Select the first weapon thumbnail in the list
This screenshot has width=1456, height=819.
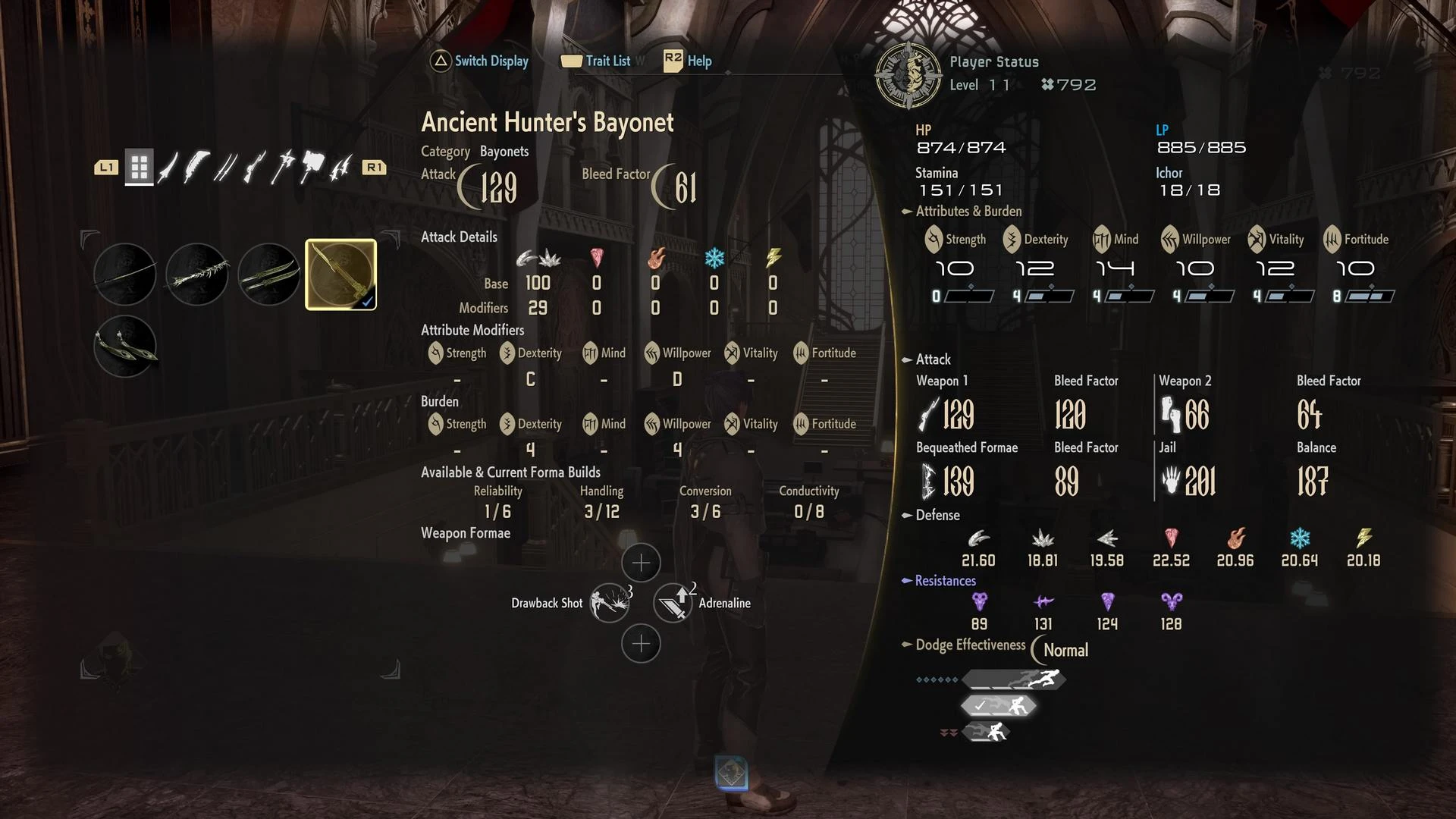click(x=124, y=275)
